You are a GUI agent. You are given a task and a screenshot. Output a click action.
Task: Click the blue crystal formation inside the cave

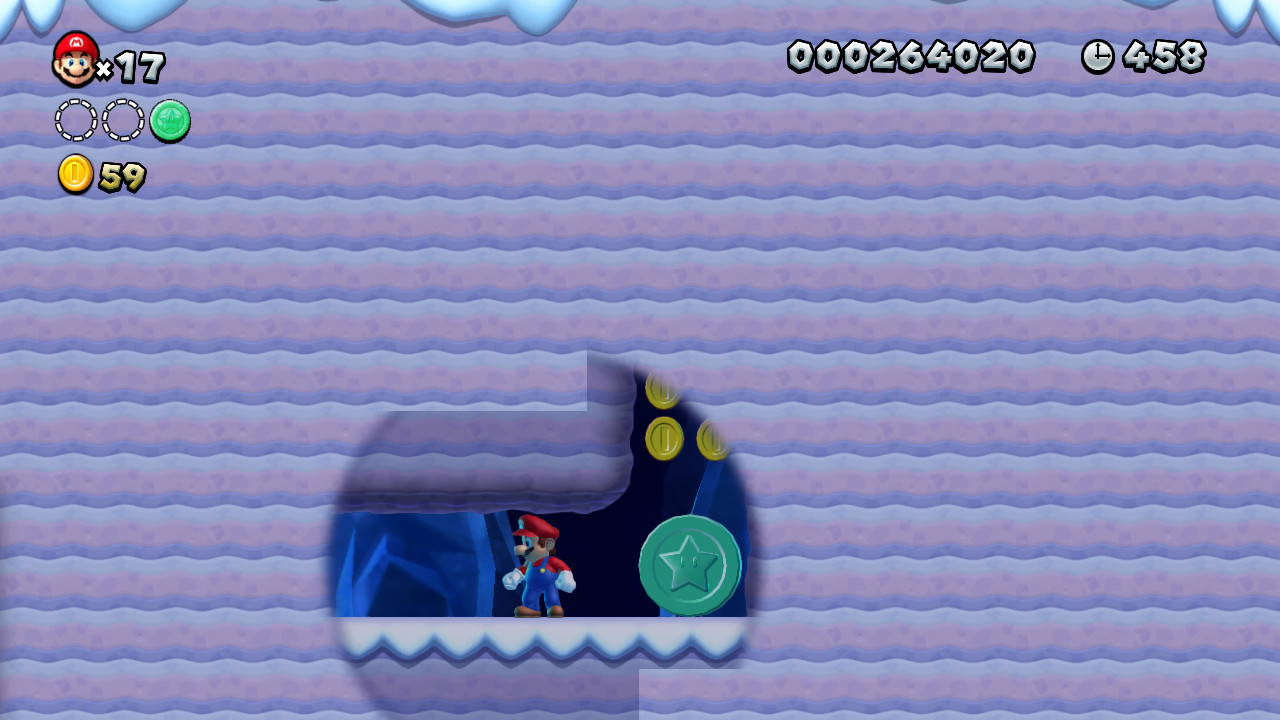click(400, 560)
